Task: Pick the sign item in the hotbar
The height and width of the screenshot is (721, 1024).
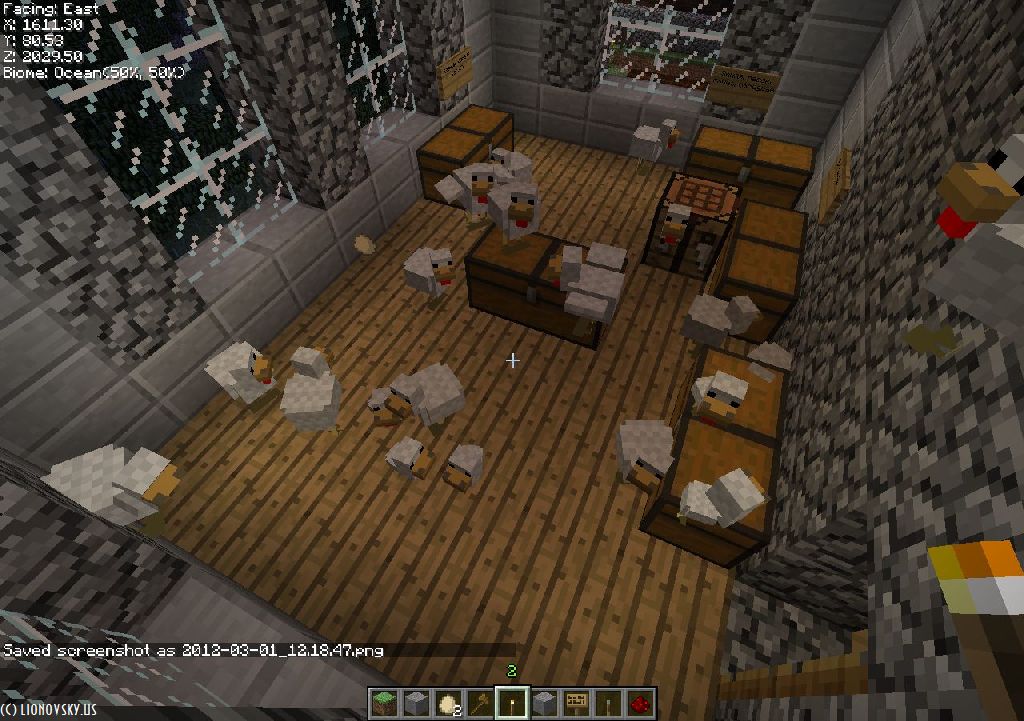Action: (x=576, y=702)
